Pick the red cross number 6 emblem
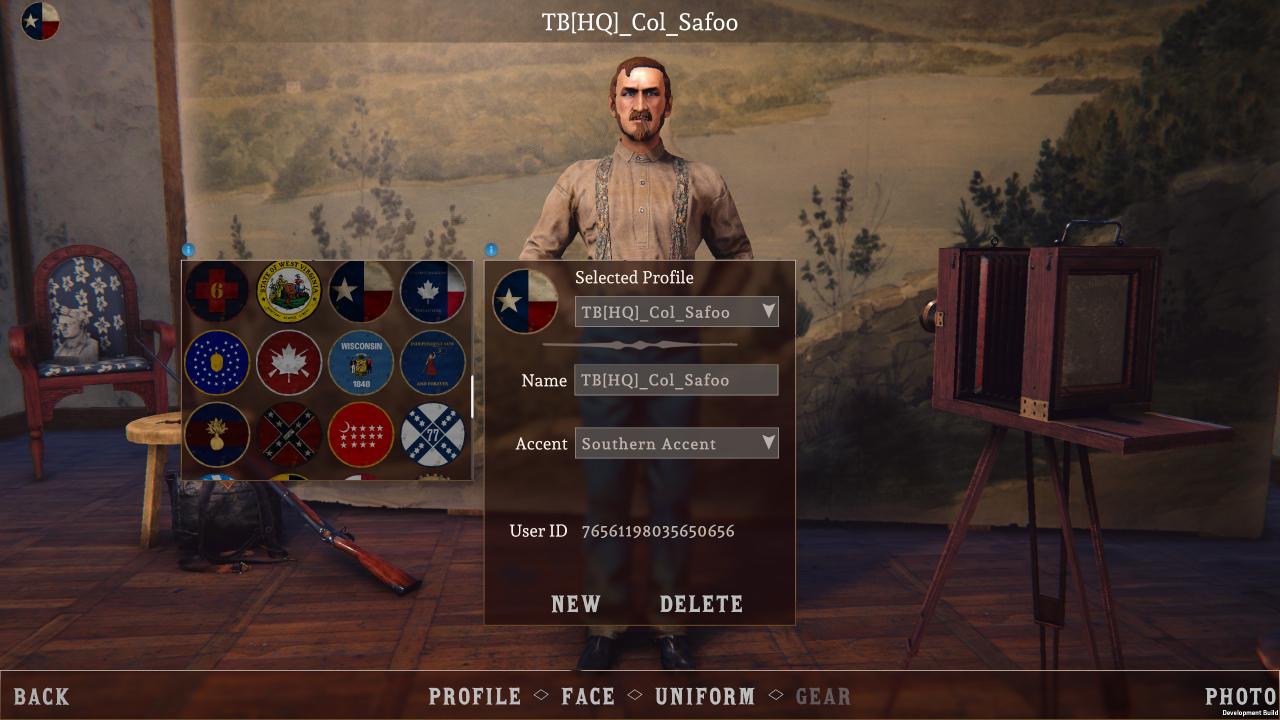Viewport: 1280px width, 720px height. point(217,291)
